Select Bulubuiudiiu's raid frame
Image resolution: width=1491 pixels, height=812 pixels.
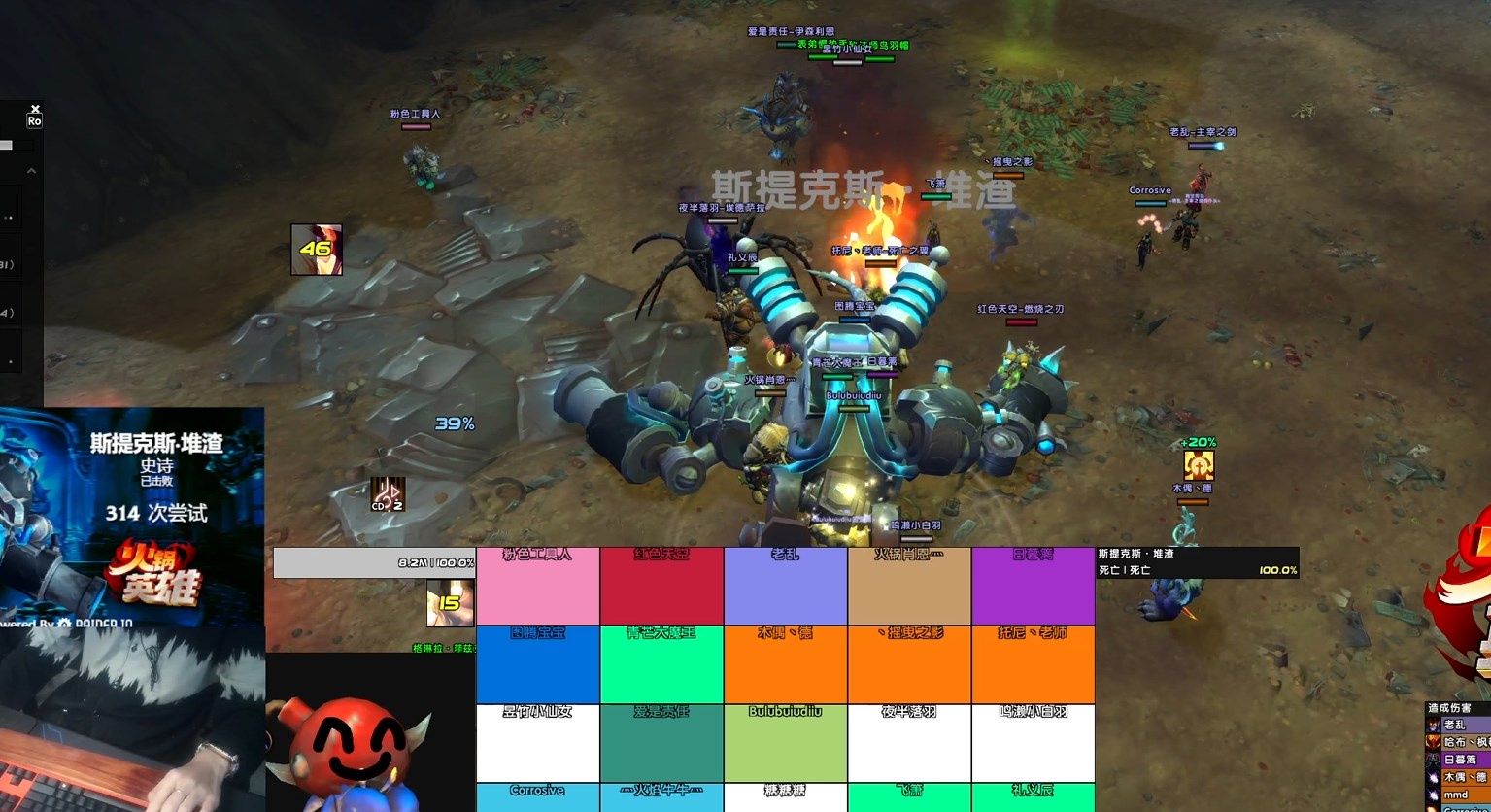pos(785,743)
